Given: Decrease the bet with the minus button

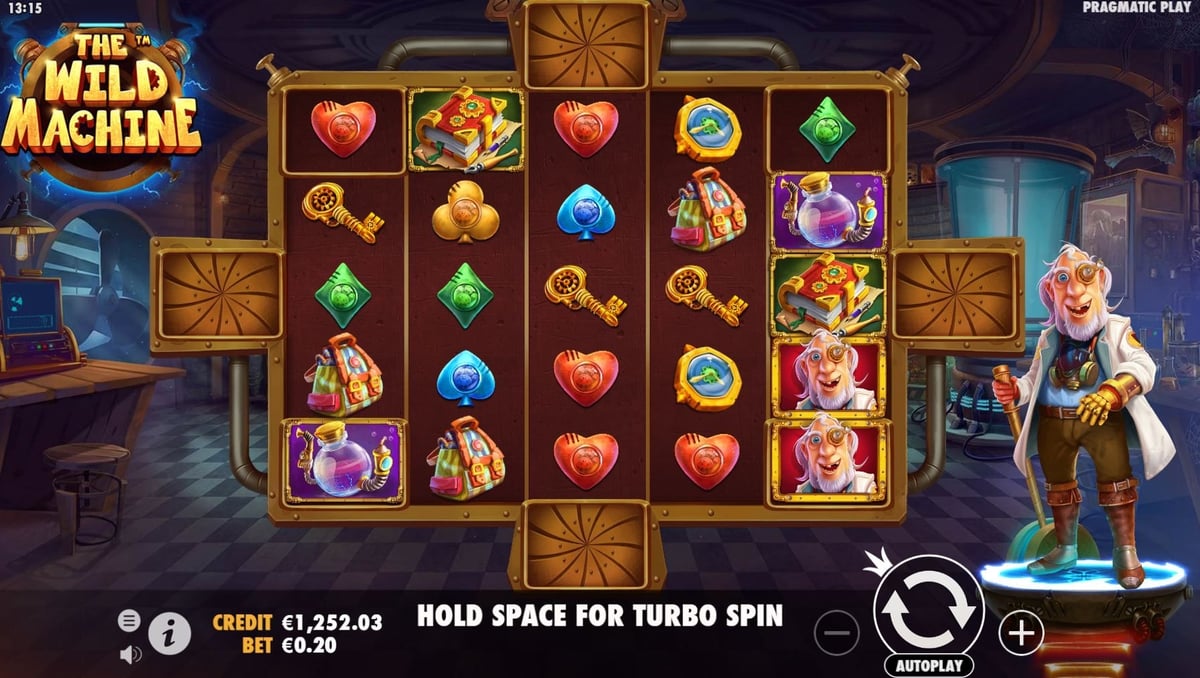Looking at the screenshot, I should (836, 633).
